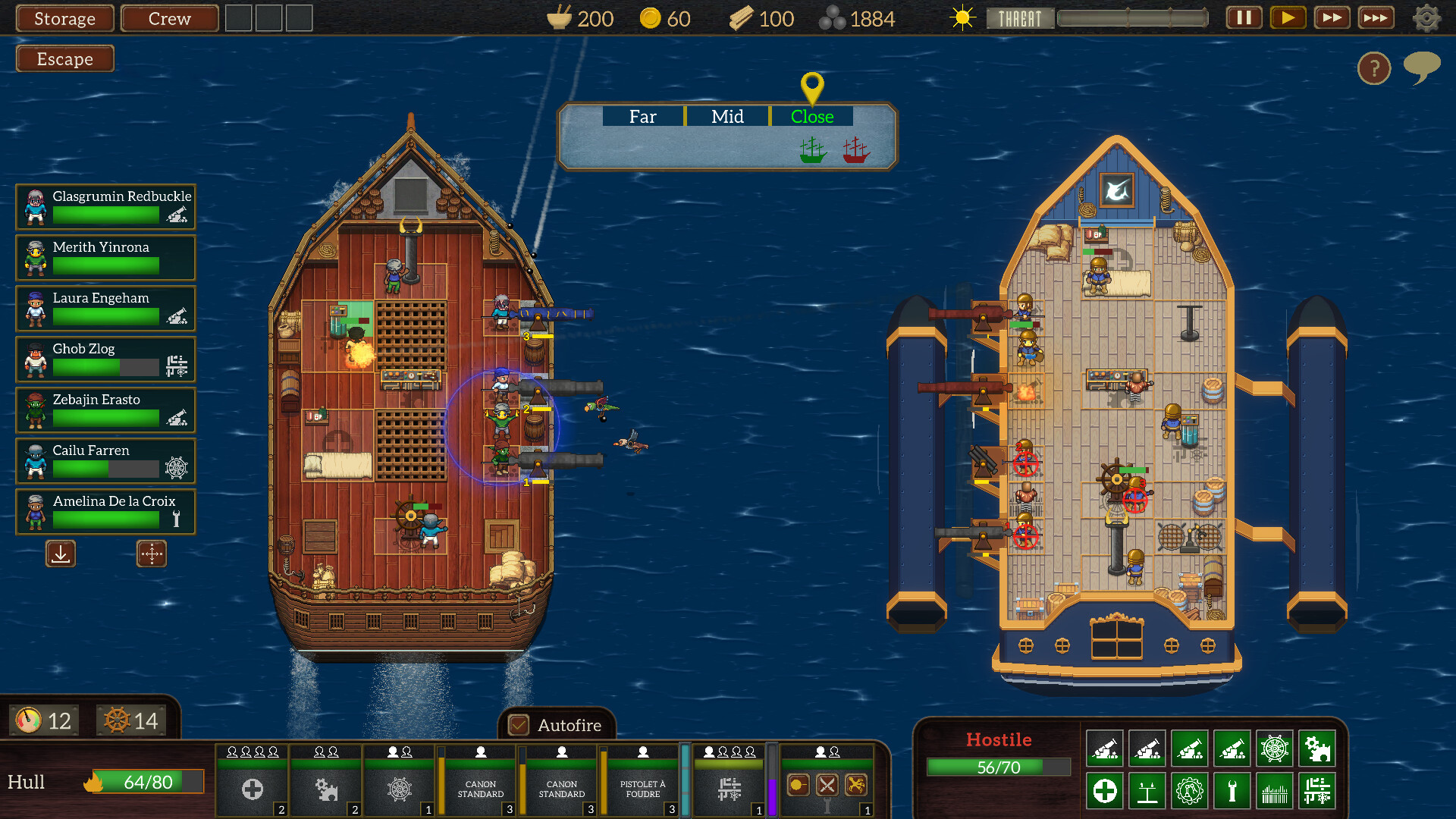Select the Mid distance tab
Image resolution: width=1456 pixels, height=819 pixels.
[x=726, y=116]
